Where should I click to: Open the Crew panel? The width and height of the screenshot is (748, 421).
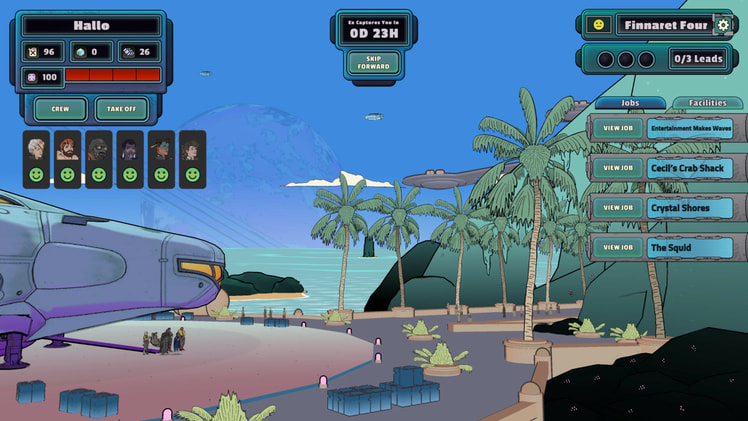point(60,109)
